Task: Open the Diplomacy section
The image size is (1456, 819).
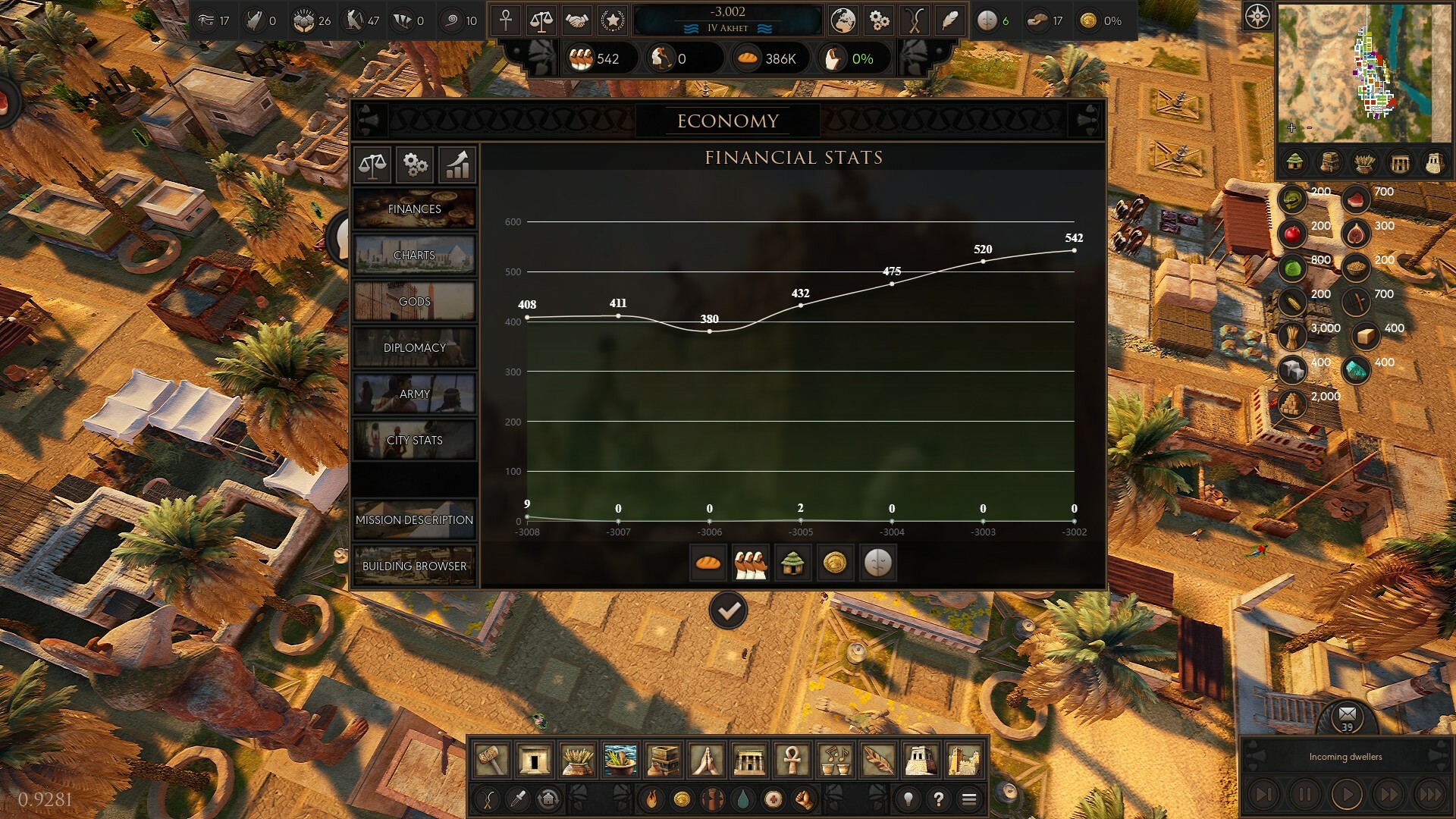Action: 414,347
